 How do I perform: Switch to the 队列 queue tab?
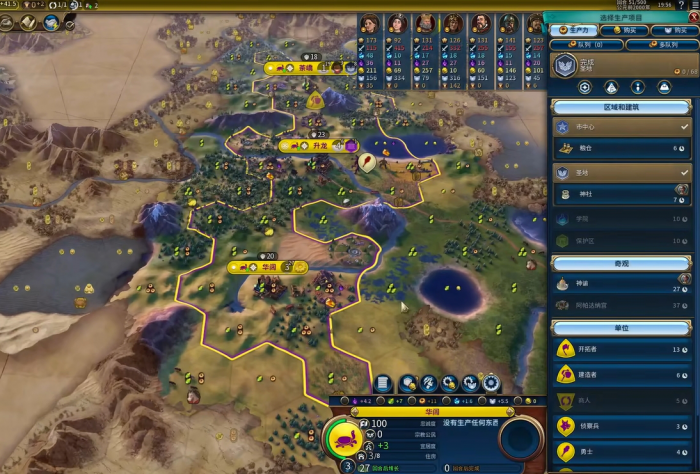click(584, 44)
